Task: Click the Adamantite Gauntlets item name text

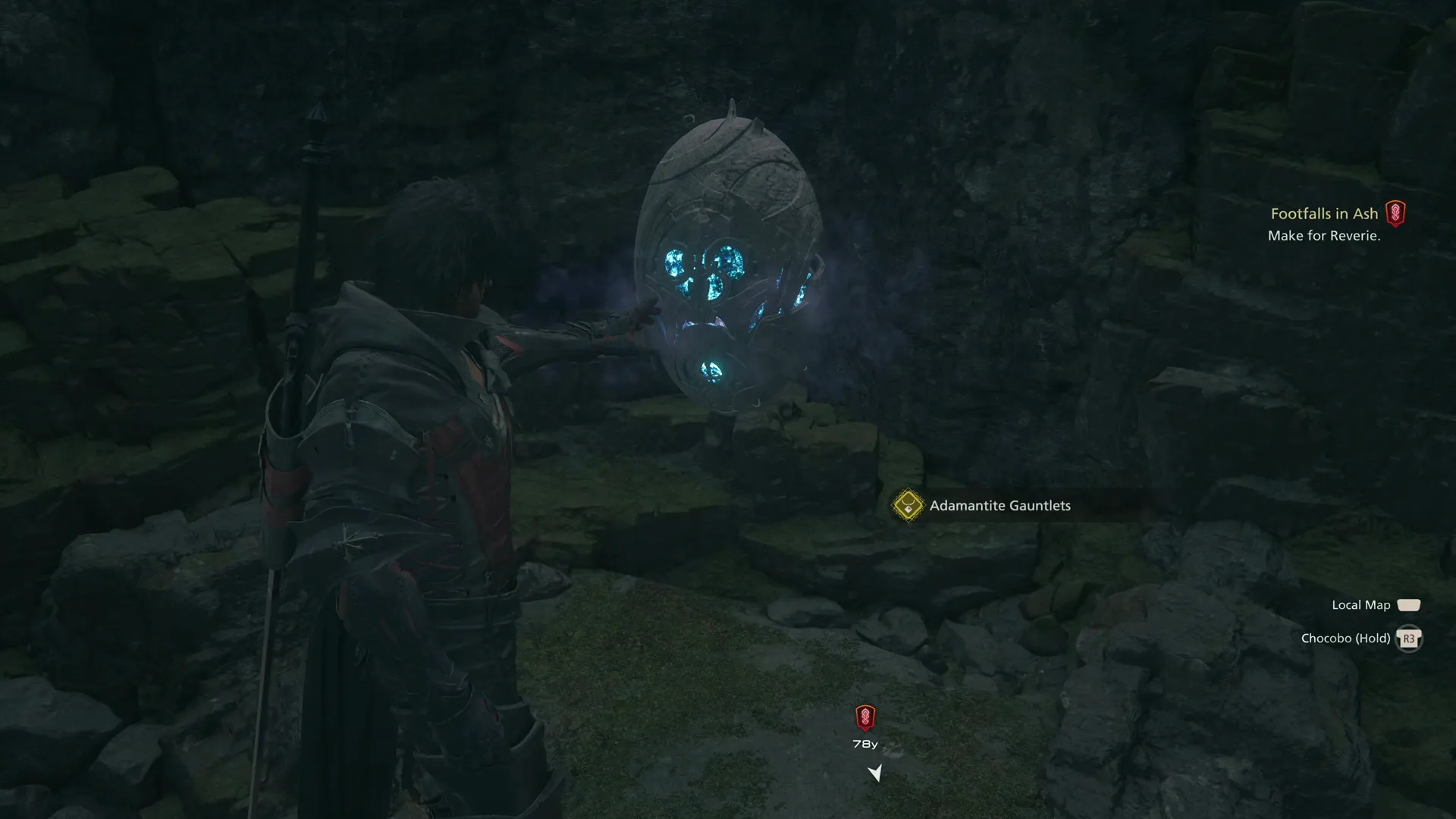Action: [x=999, y=505]
